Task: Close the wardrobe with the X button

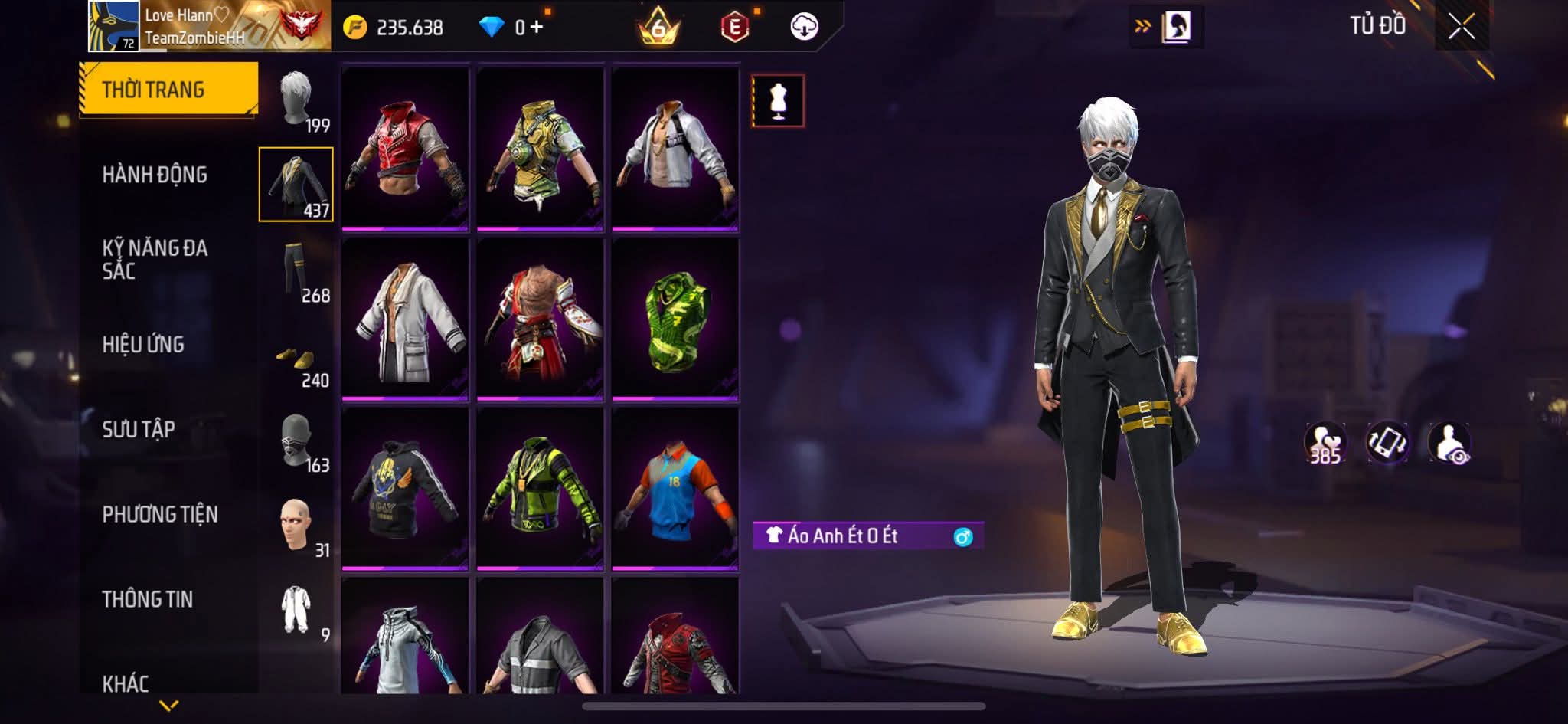Action: pos(1461,28)
